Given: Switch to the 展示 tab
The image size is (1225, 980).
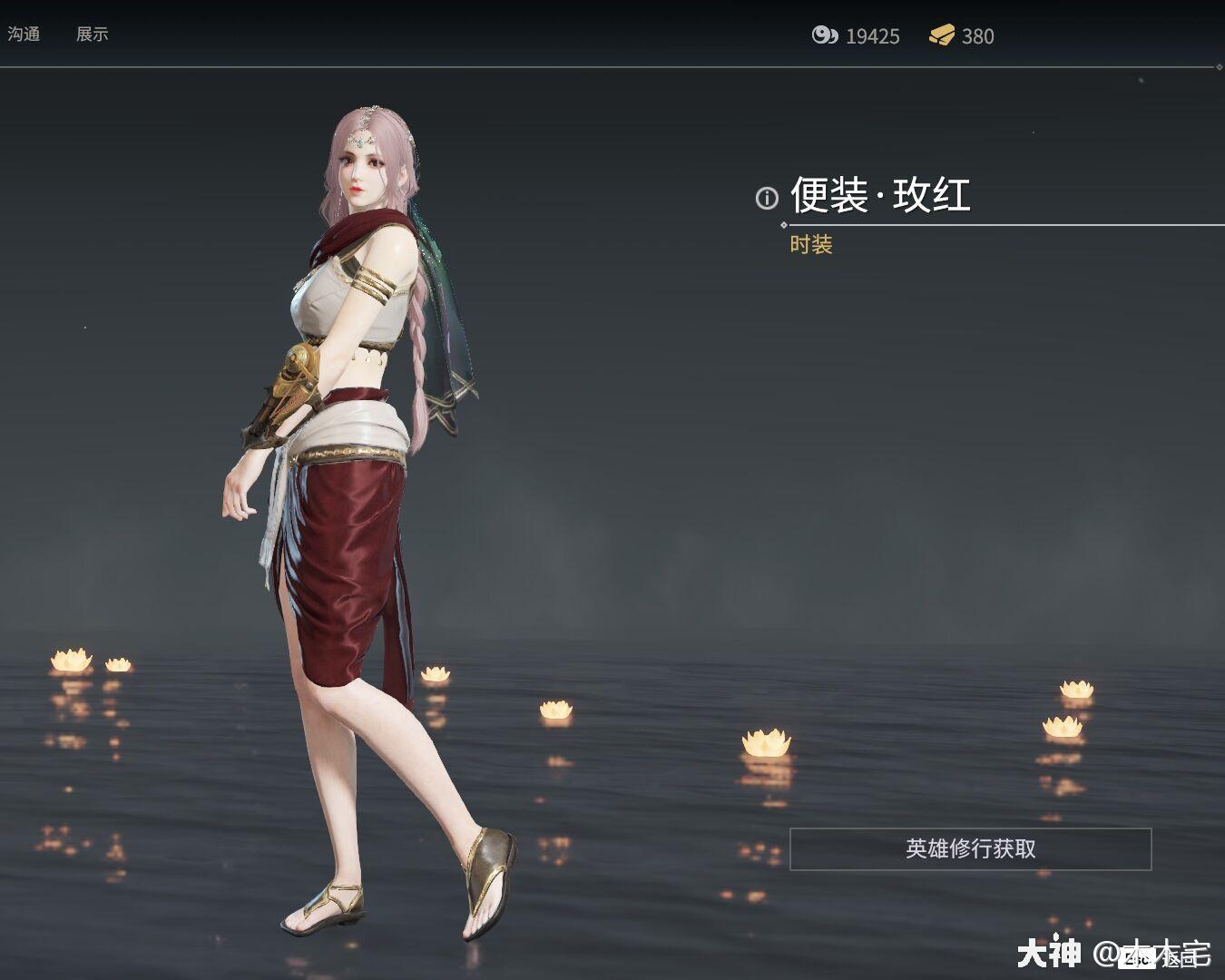Looking at the screenshot, I should click(x=93, y=34).
